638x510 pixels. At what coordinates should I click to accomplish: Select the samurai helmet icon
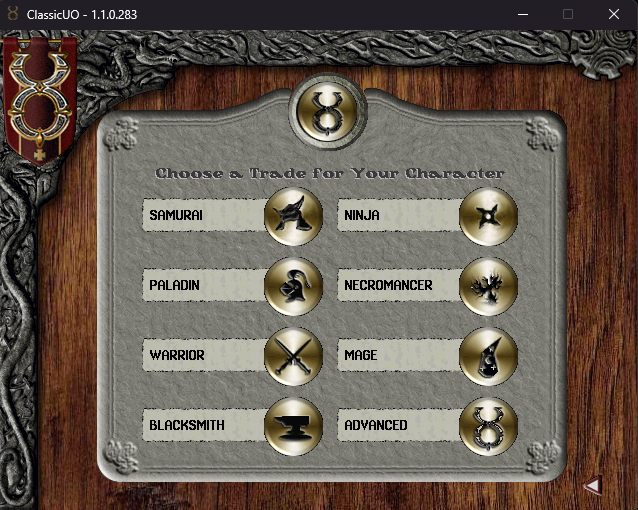click(x=293, y=215)
